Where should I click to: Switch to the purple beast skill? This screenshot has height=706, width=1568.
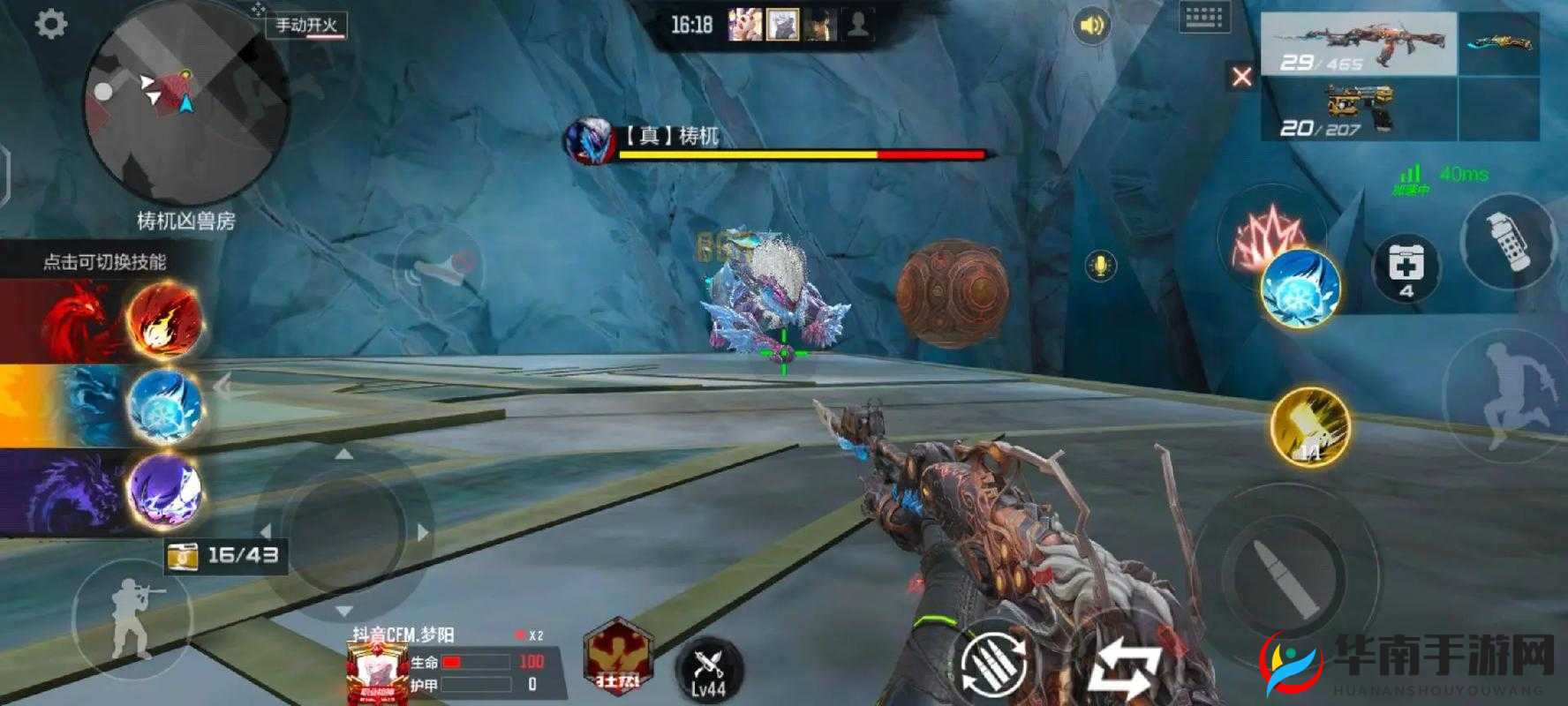point(165,488)
